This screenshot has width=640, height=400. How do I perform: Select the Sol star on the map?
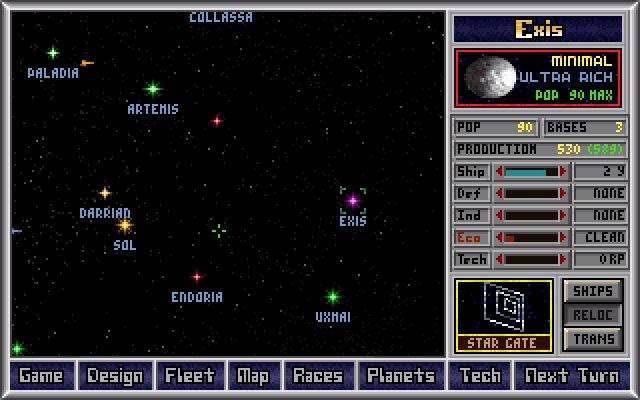125,226
